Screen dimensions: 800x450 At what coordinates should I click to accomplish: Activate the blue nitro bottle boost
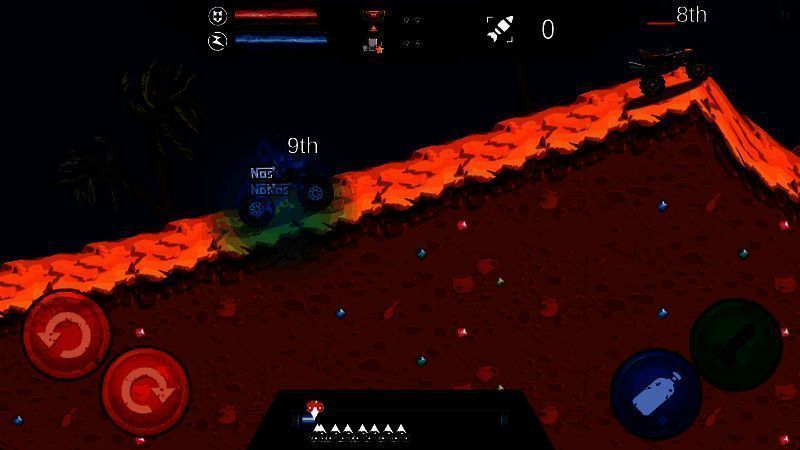655,393
